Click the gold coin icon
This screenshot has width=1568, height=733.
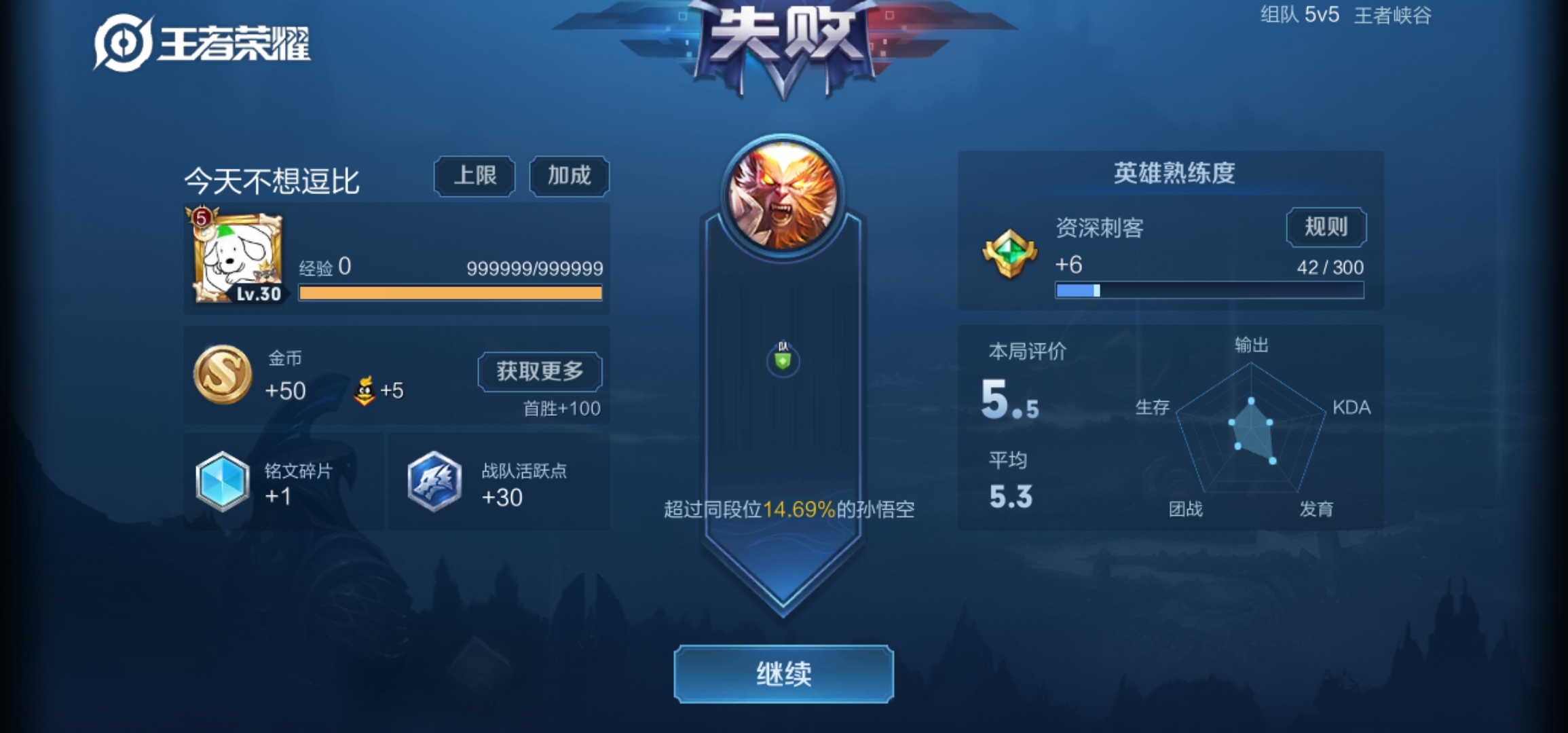pos(222,375)
